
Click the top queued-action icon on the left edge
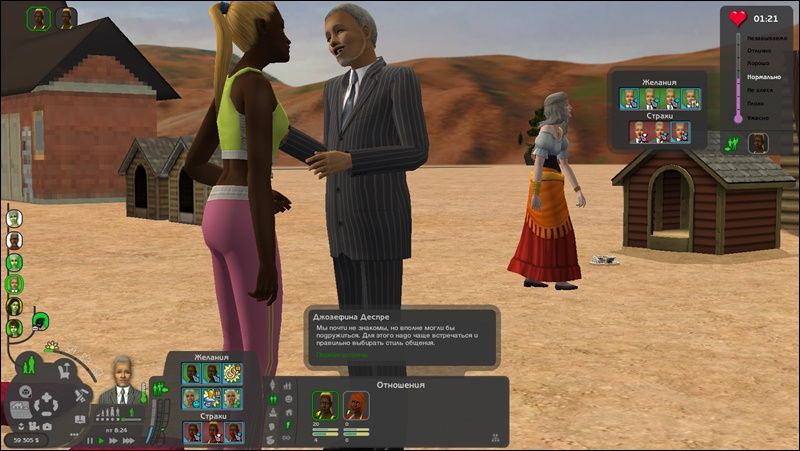coord(14,218)
